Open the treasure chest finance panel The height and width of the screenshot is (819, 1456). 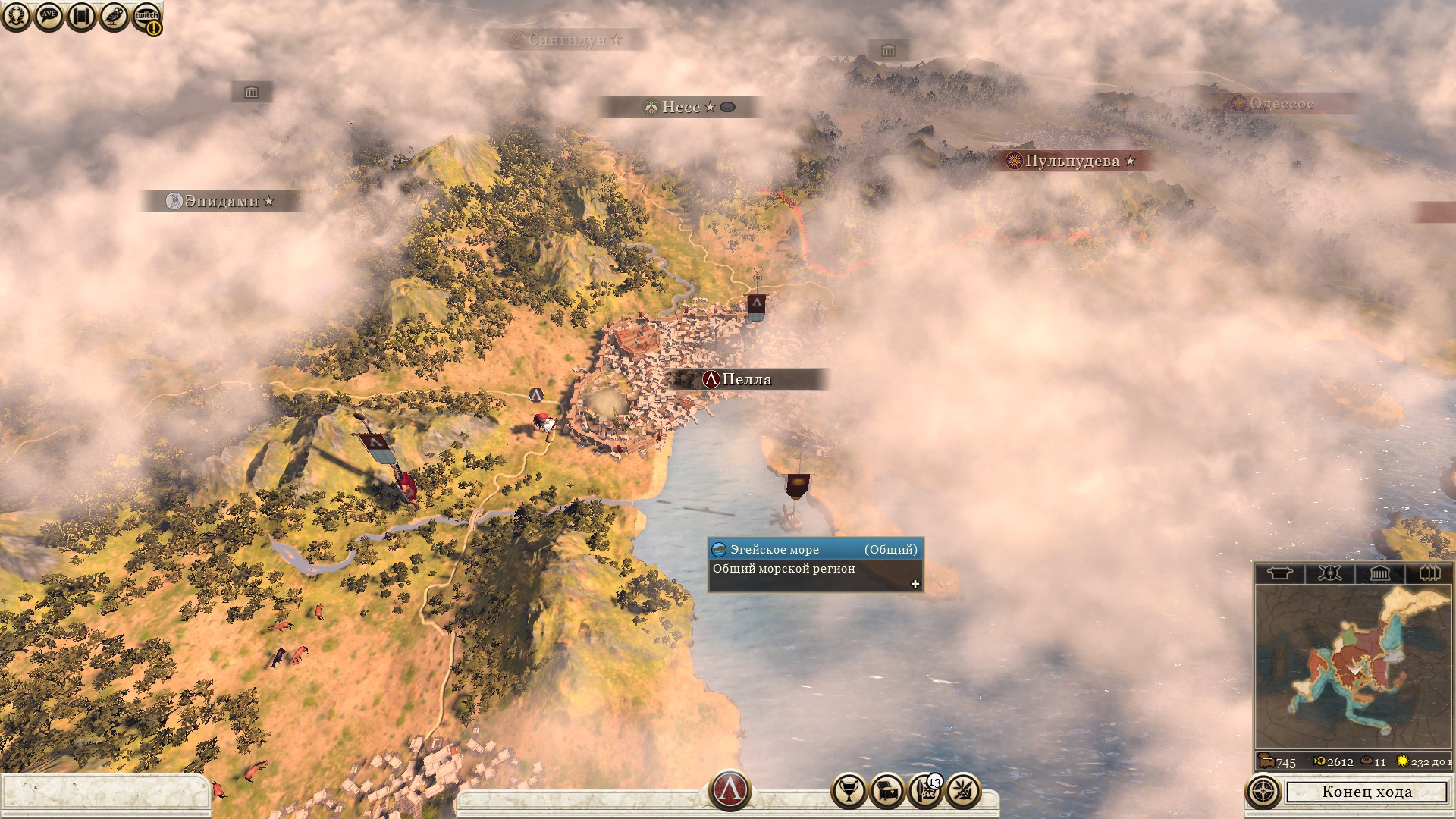(x=887, y=792)
